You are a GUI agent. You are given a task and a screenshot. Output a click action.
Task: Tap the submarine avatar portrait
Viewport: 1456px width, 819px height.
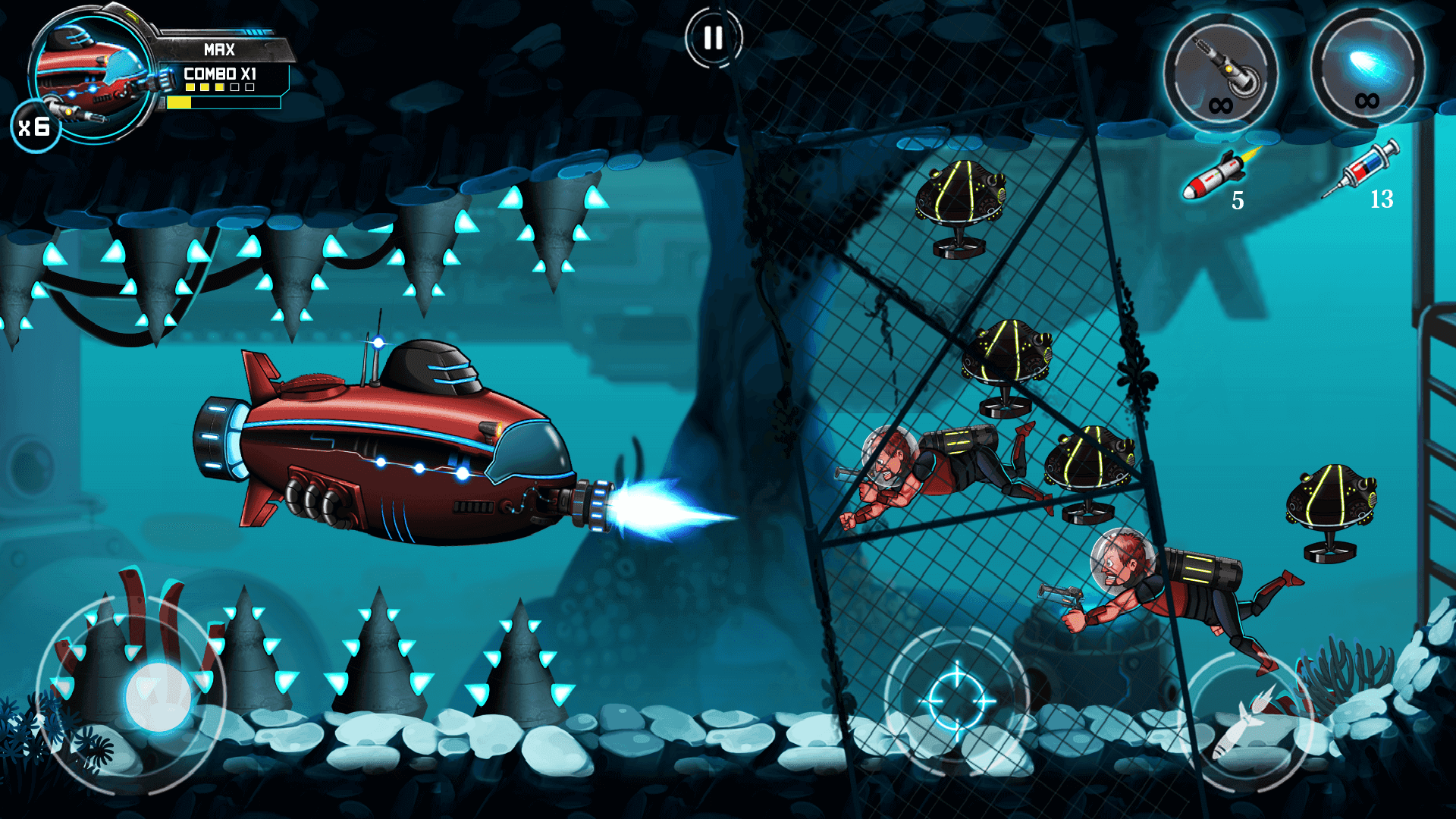click(87, 76)
